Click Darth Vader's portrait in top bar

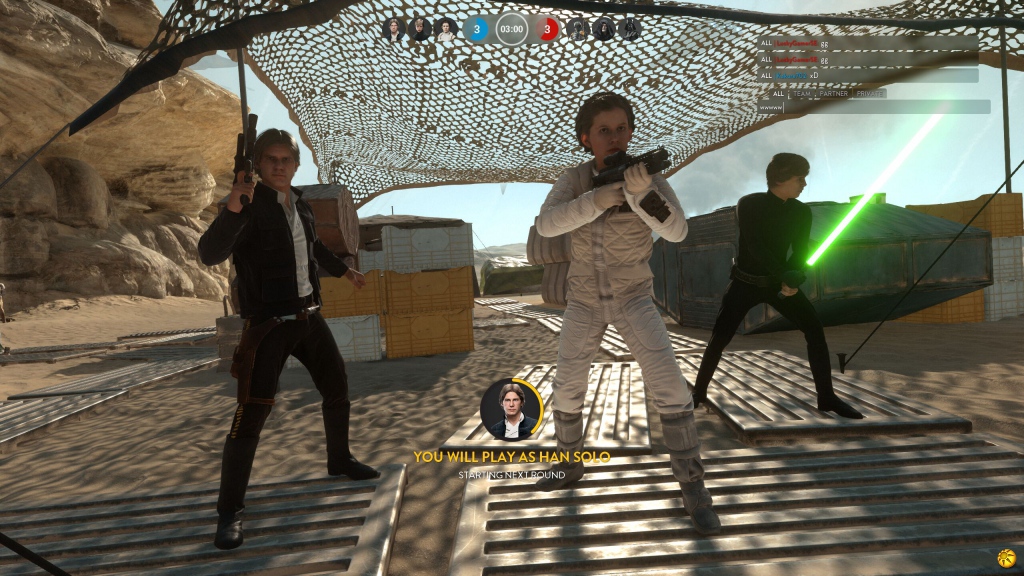click(630, 29)
